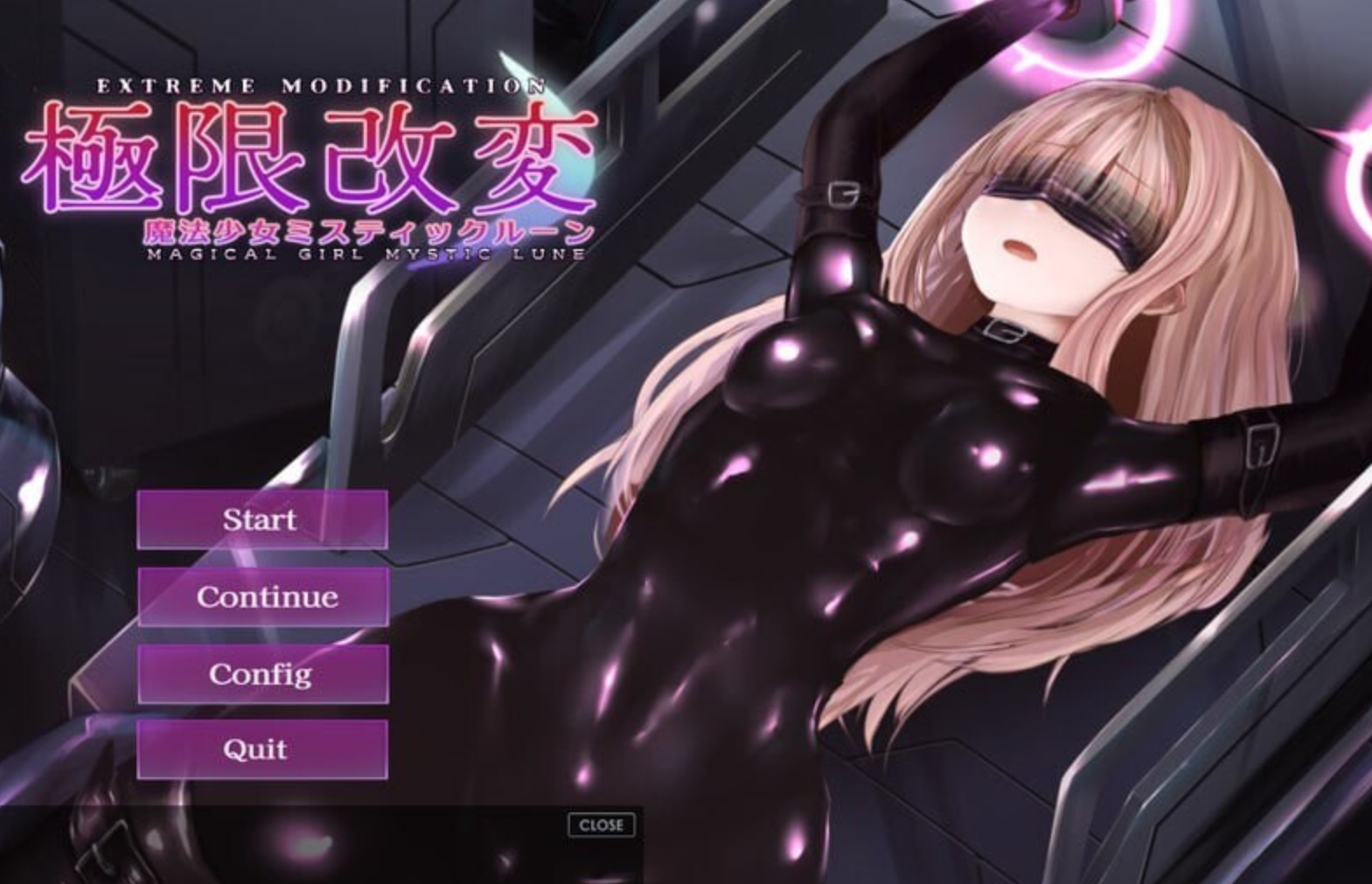Open the Config settings menu

[261, 674]
